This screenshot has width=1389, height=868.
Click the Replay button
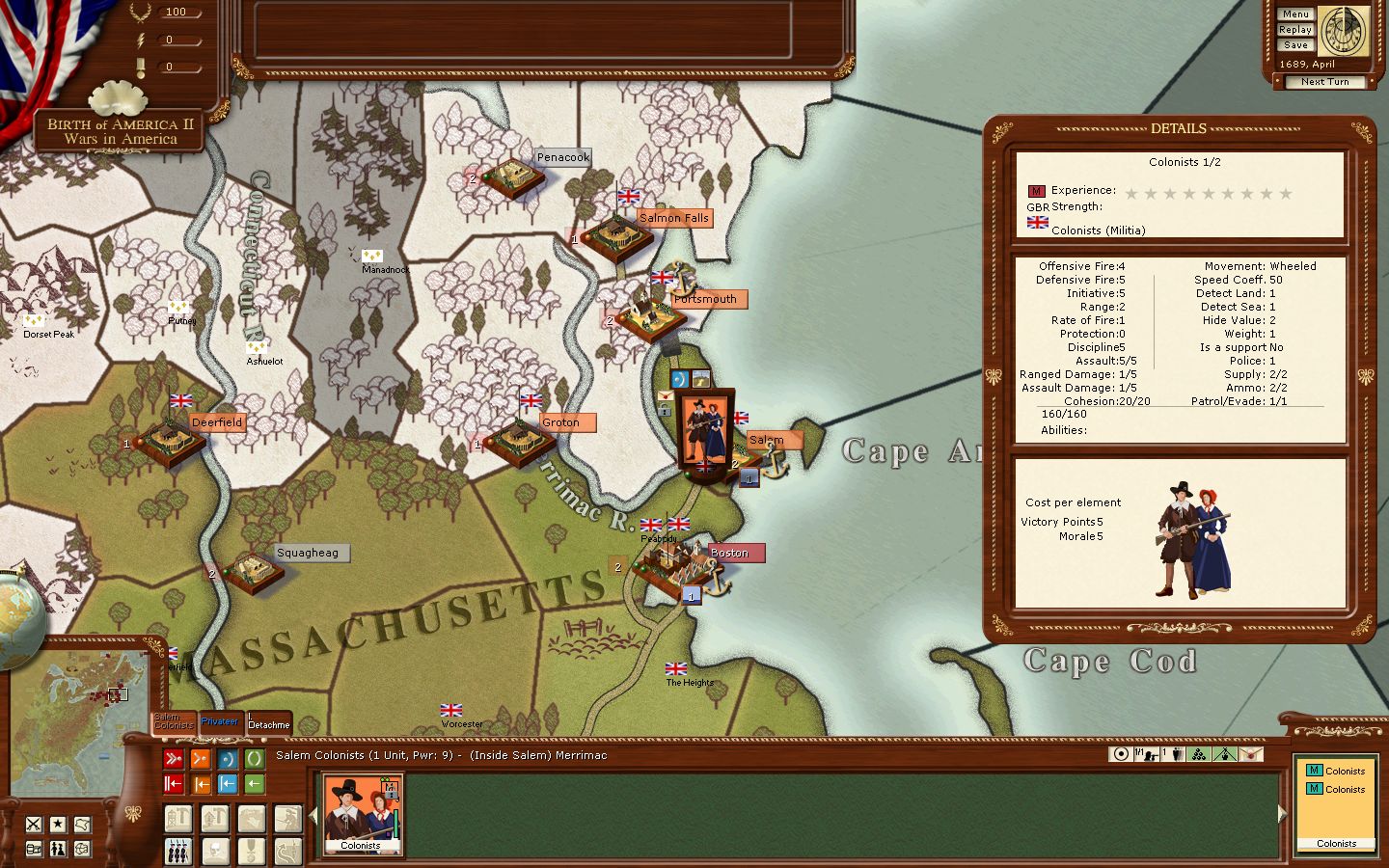pos(1295,30)
